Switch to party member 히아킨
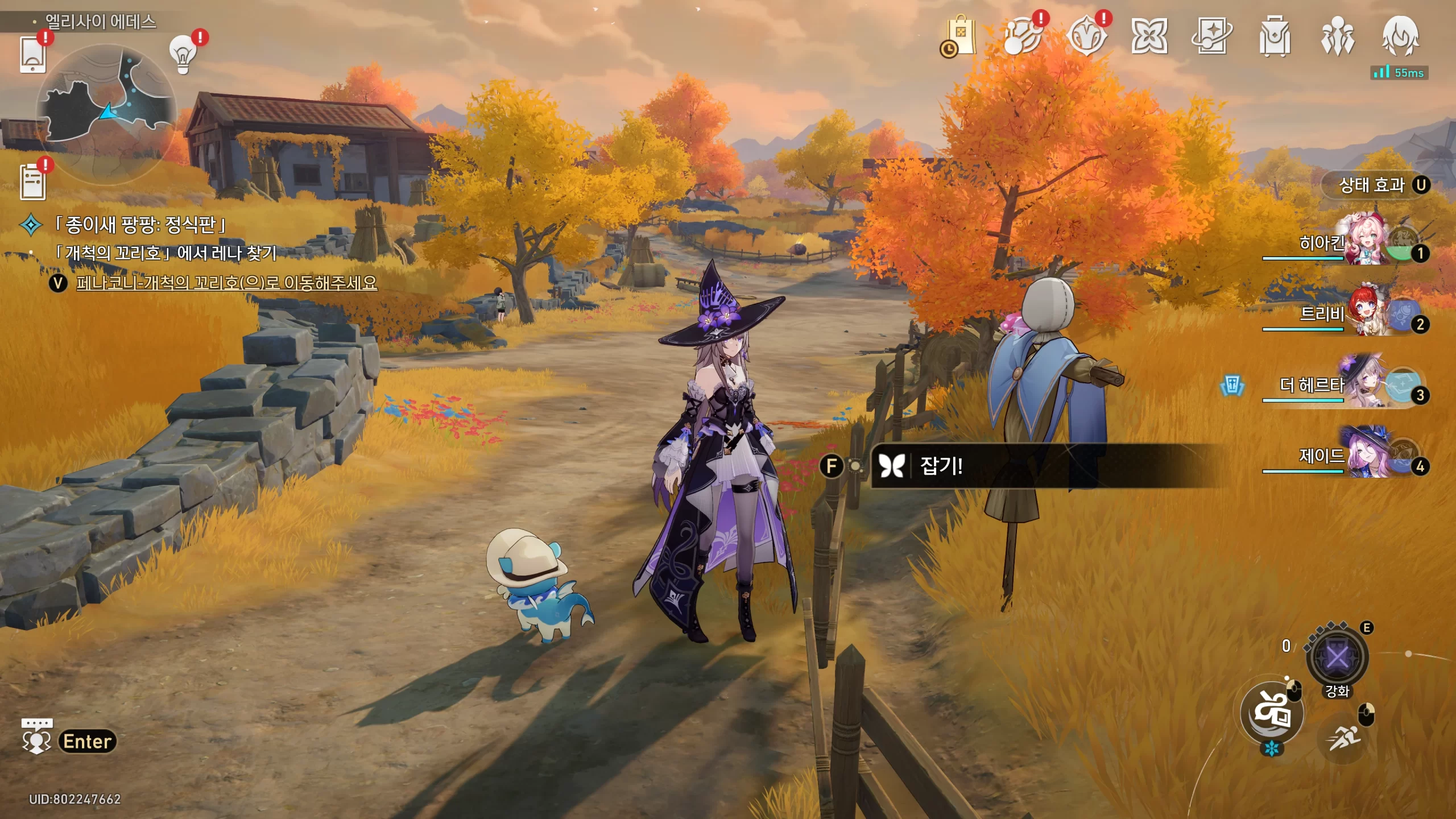The image size is (1456, 819). click(1365, 242)
